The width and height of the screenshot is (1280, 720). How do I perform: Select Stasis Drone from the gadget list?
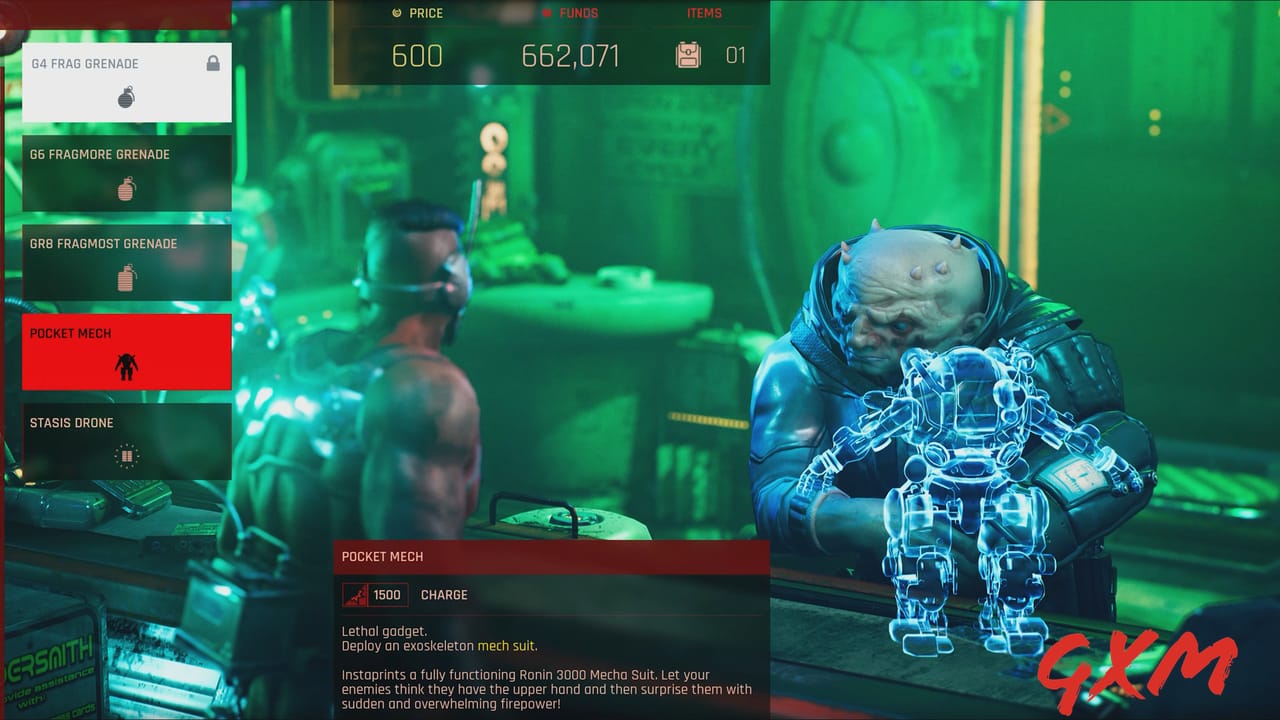click(127, 441)
